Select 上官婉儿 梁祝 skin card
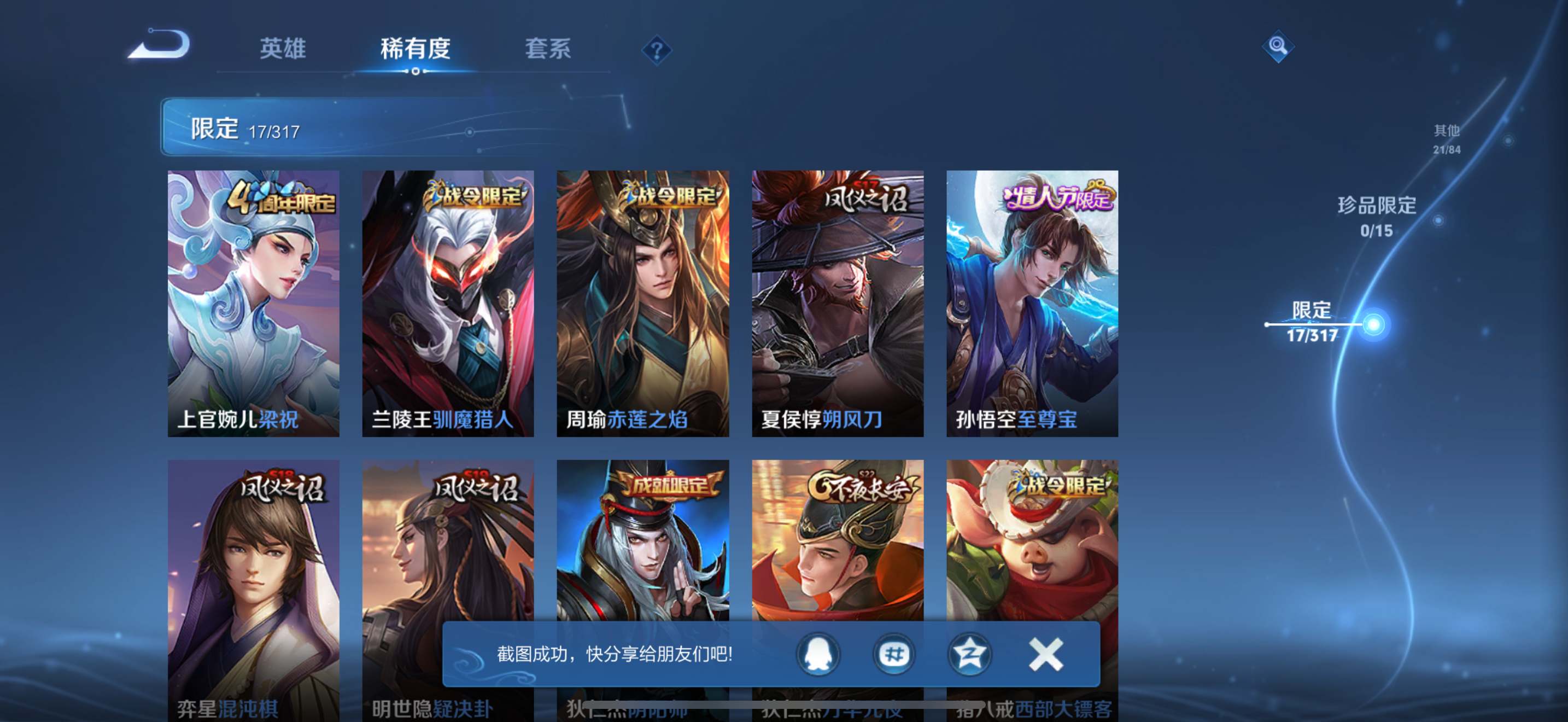This screenshot has width=1568, height=722. [x=253, y=303]
